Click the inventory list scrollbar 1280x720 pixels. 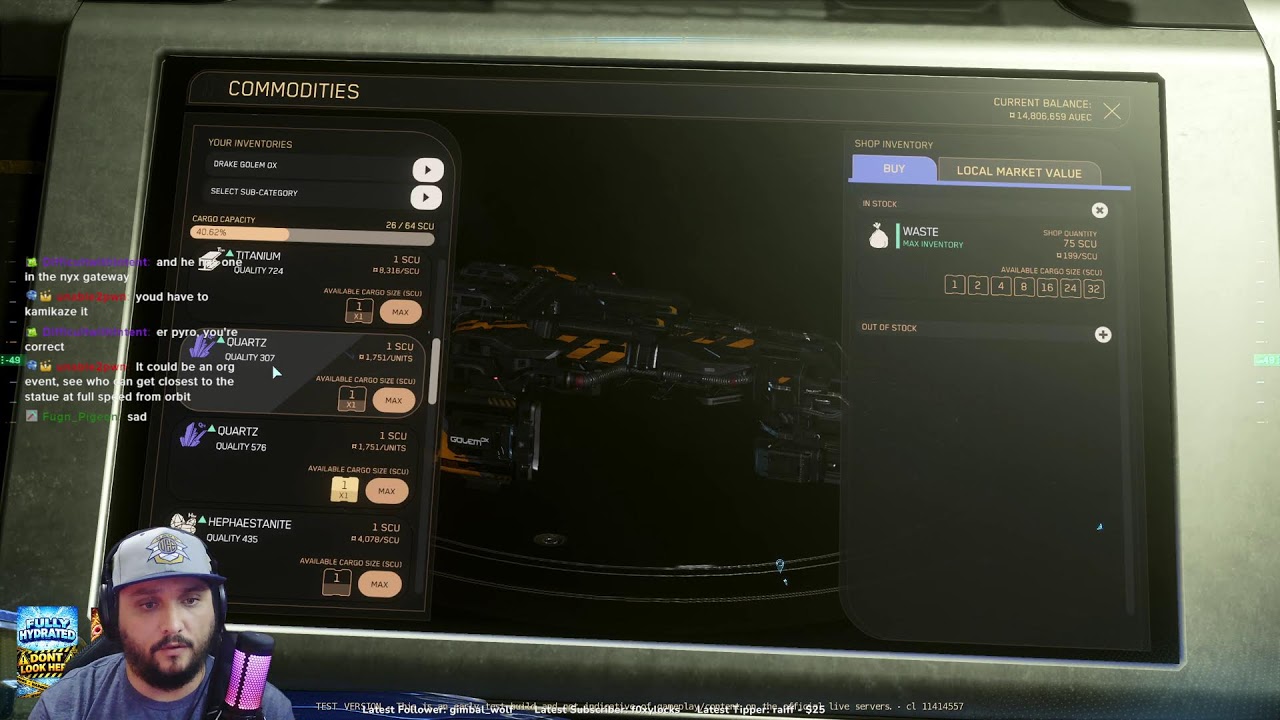[x=435, y=370]
